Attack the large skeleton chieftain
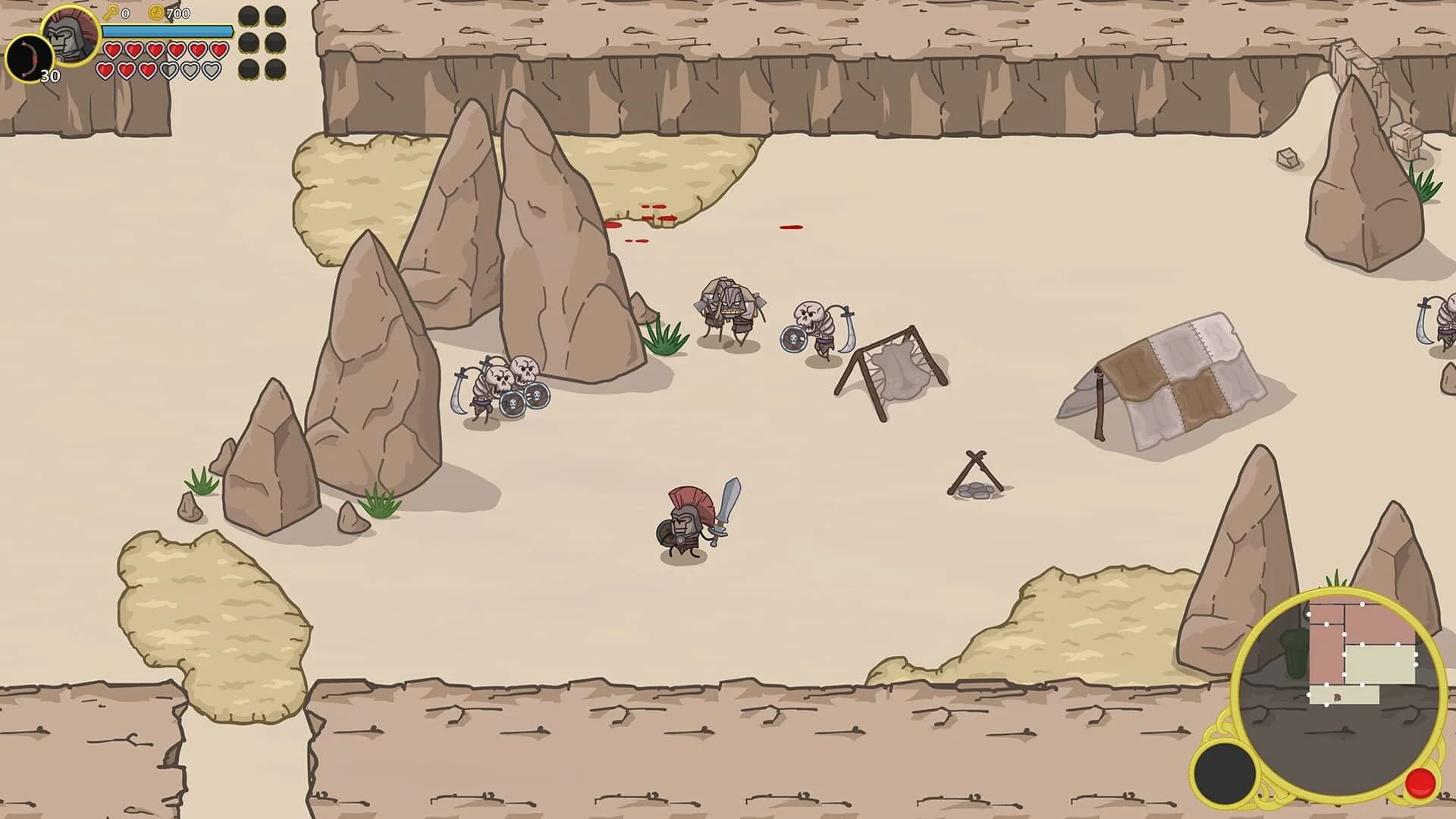Viewport: 1456px width, 819px height. point(728,303)
